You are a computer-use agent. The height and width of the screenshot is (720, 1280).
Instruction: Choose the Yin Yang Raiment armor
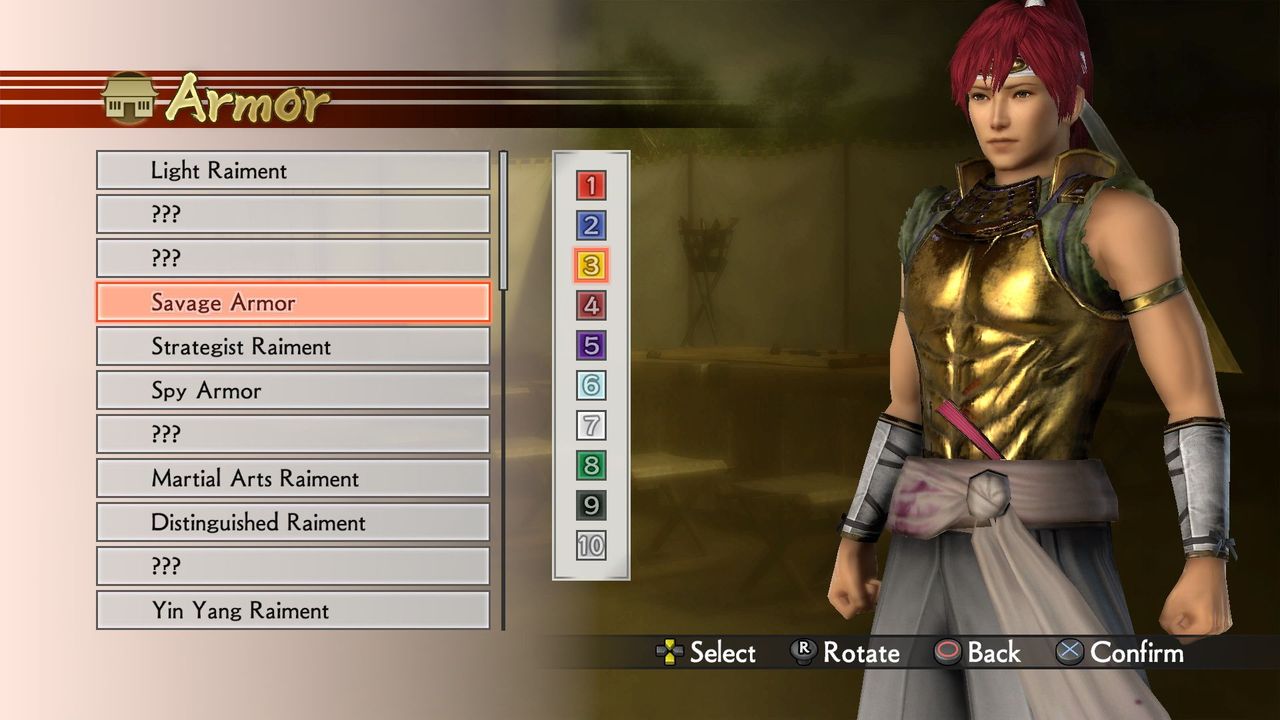coord(292,610)
